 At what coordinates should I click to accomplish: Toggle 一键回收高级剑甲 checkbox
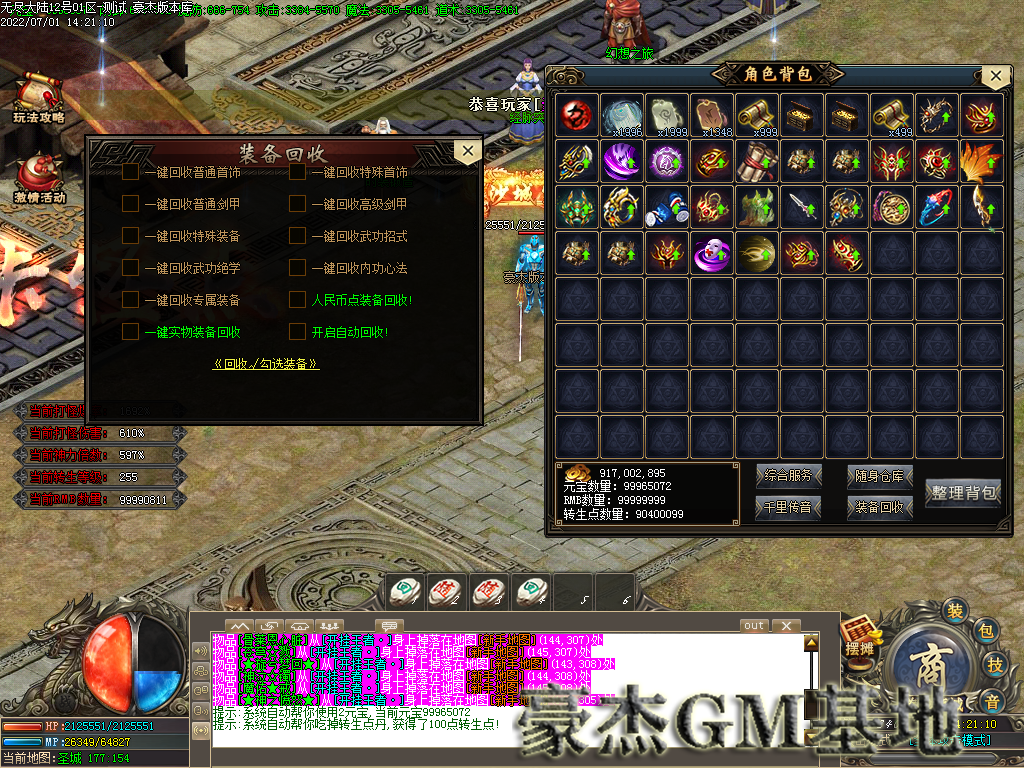[297, 204]
